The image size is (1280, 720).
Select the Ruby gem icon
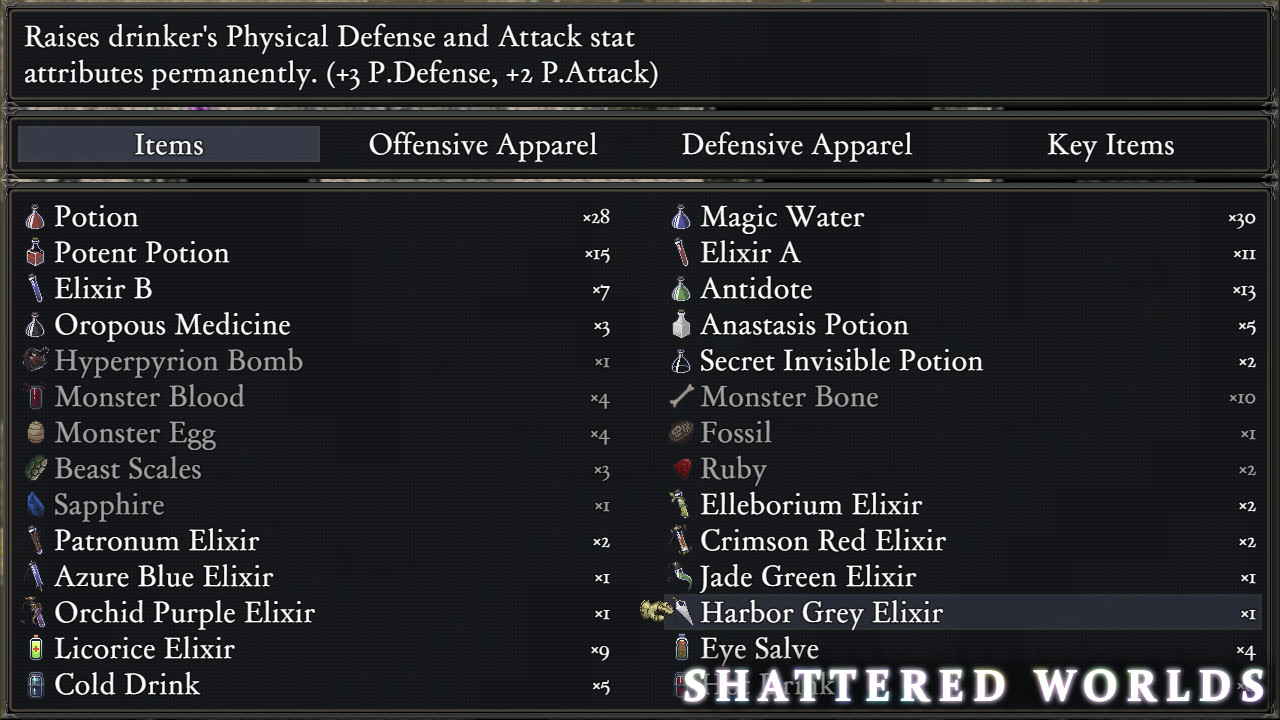(x=681, y=469)
